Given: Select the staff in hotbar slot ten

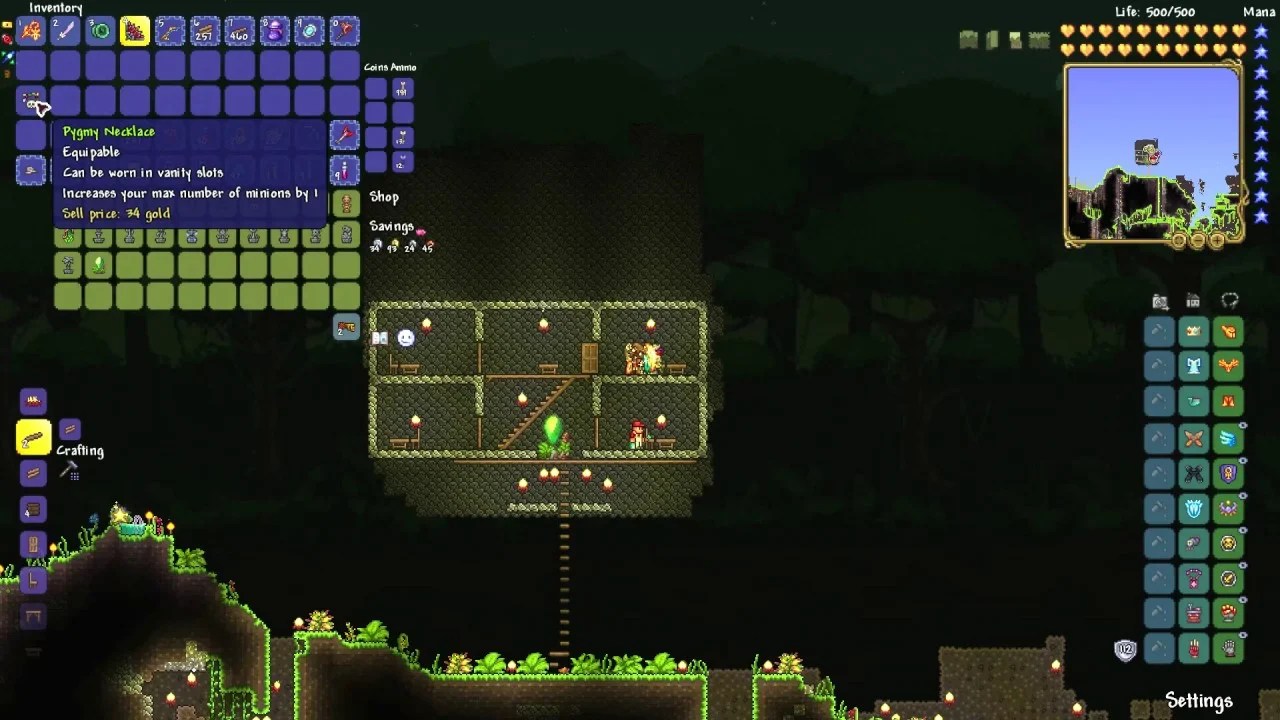Looking at the screenshot, I should pyautogui.click(x=344, y=31).
